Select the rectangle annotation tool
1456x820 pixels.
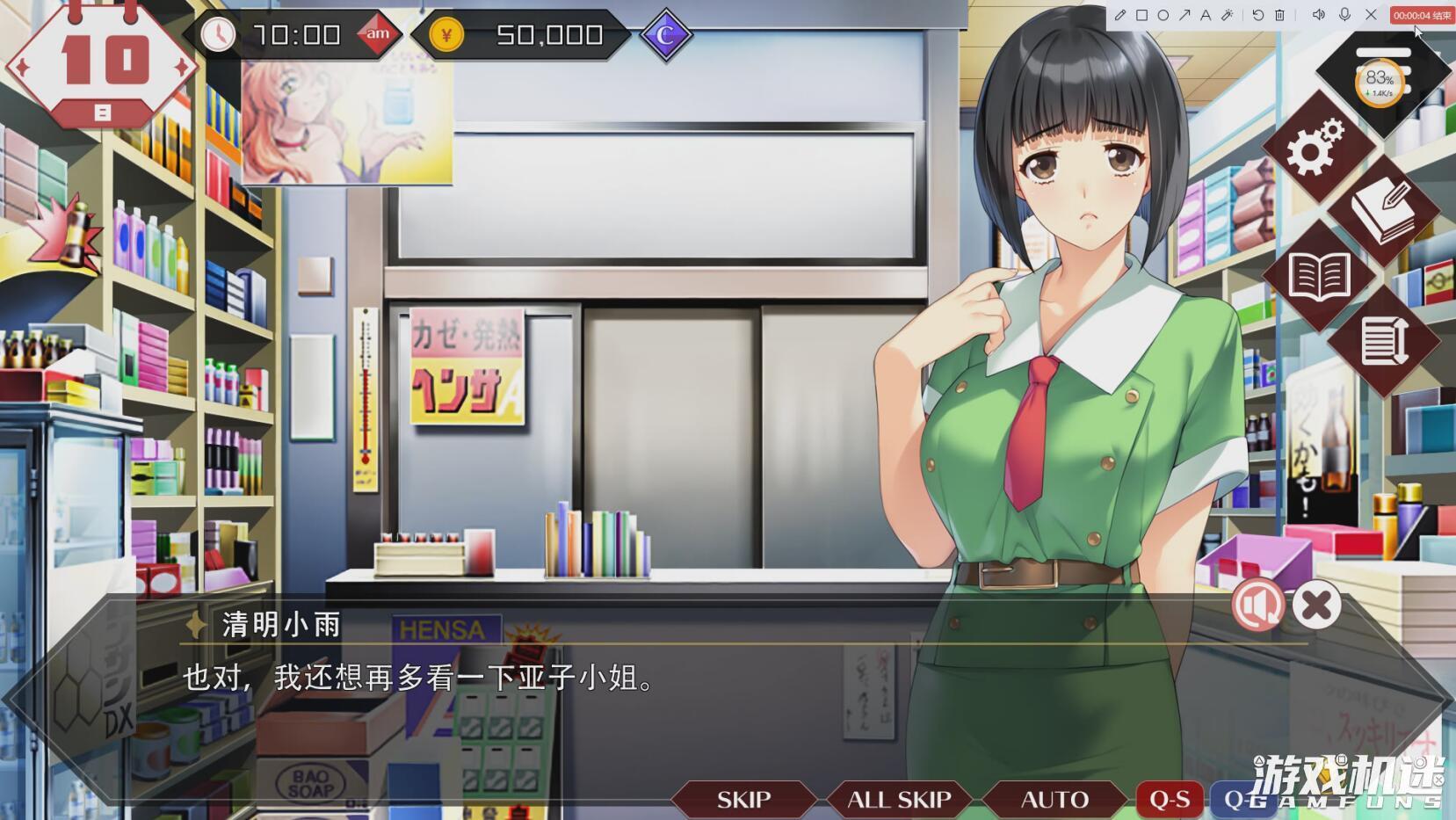tap(1142, 15)
